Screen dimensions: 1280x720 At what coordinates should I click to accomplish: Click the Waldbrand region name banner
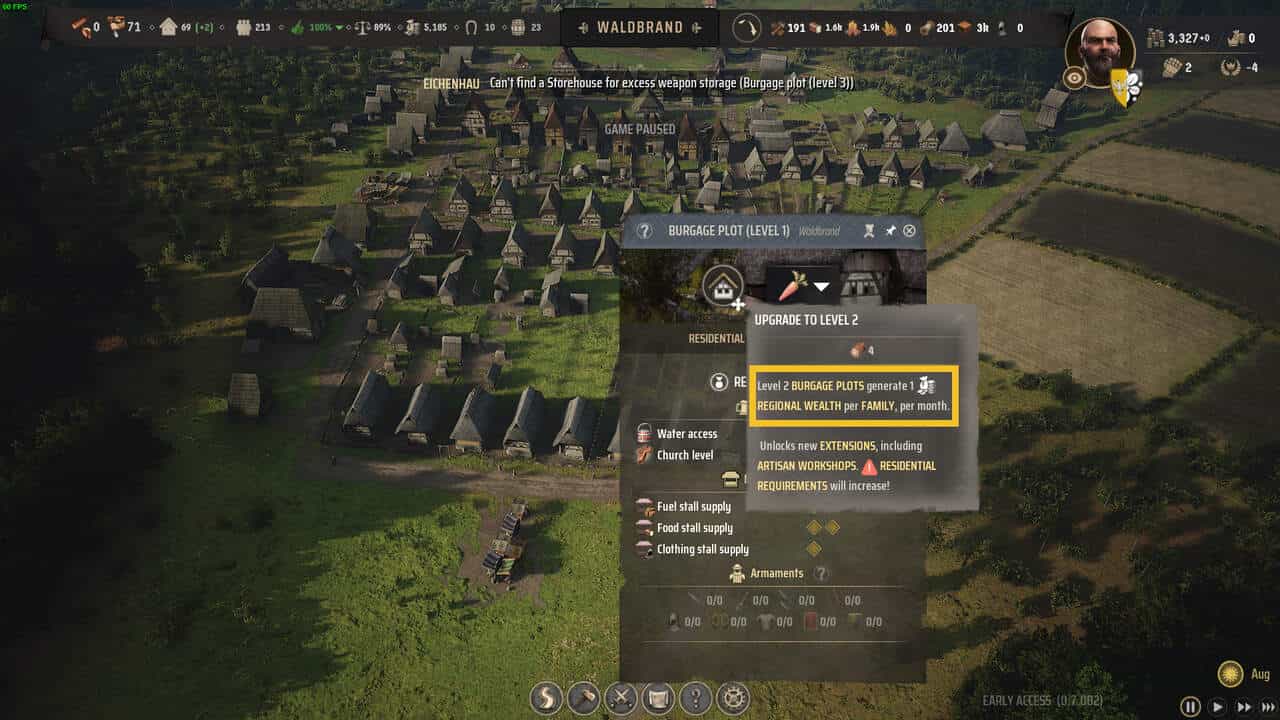tap(640, 28)
